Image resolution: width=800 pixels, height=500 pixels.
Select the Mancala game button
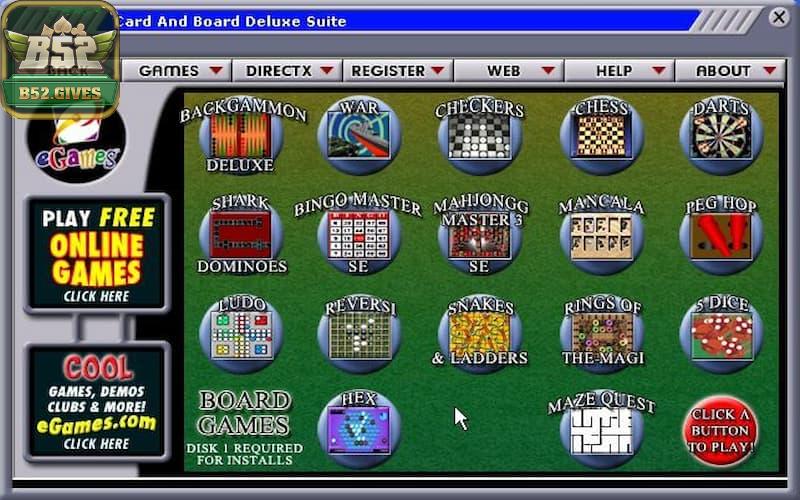click(x=601, y=233)
